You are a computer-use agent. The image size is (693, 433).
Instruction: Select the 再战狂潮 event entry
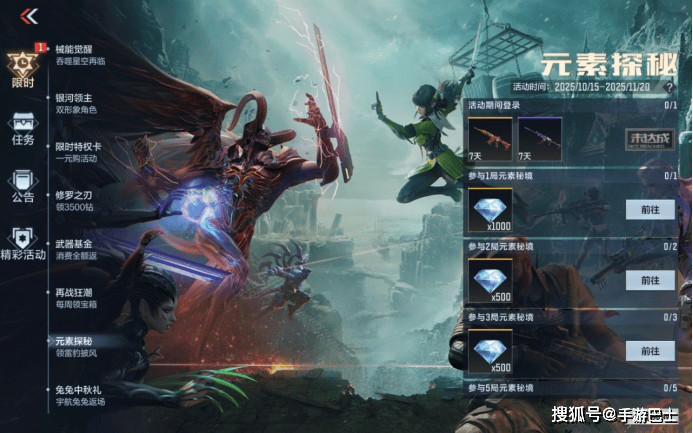click(75, 297)
